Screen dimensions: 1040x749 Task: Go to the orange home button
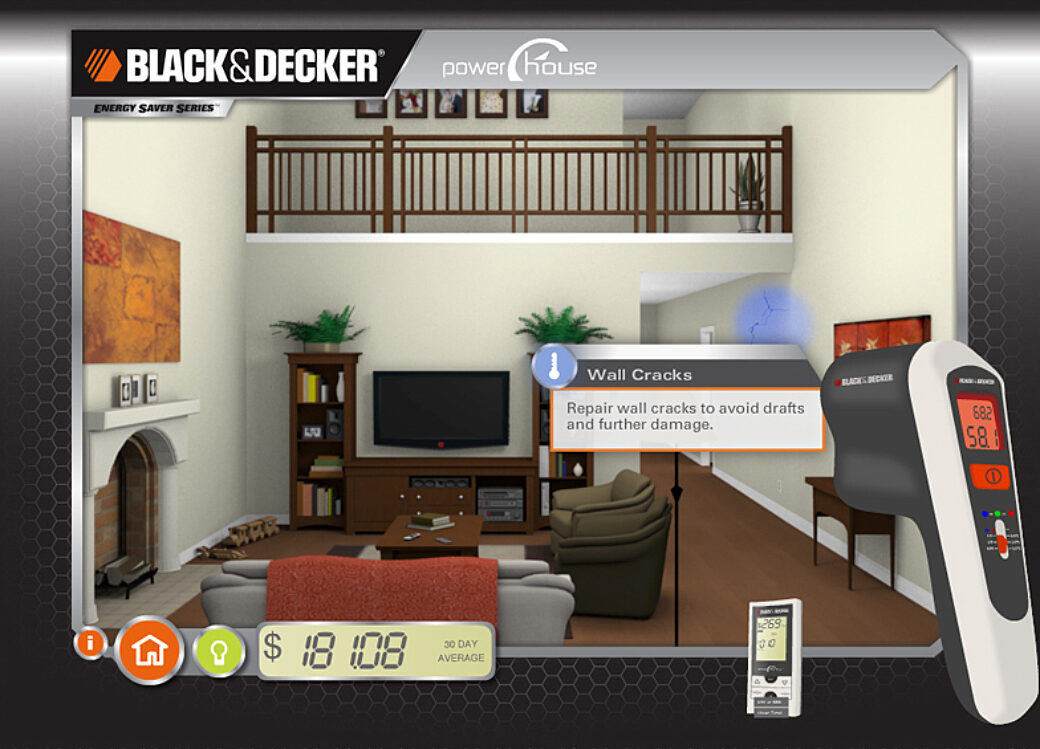pos(150,651)
